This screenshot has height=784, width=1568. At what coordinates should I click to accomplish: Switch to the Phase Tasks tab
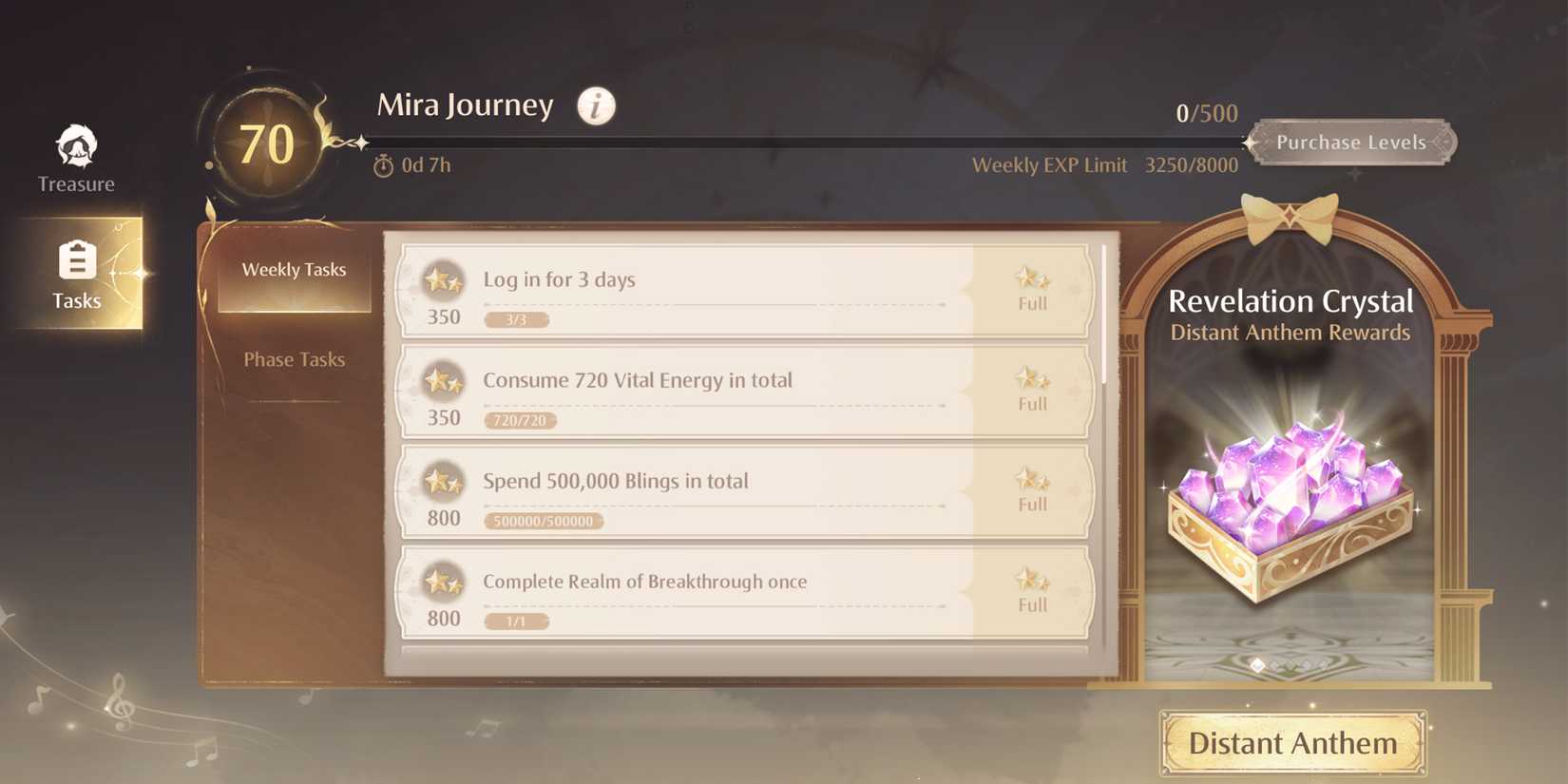pyautogui.click(x=294, y=359)
